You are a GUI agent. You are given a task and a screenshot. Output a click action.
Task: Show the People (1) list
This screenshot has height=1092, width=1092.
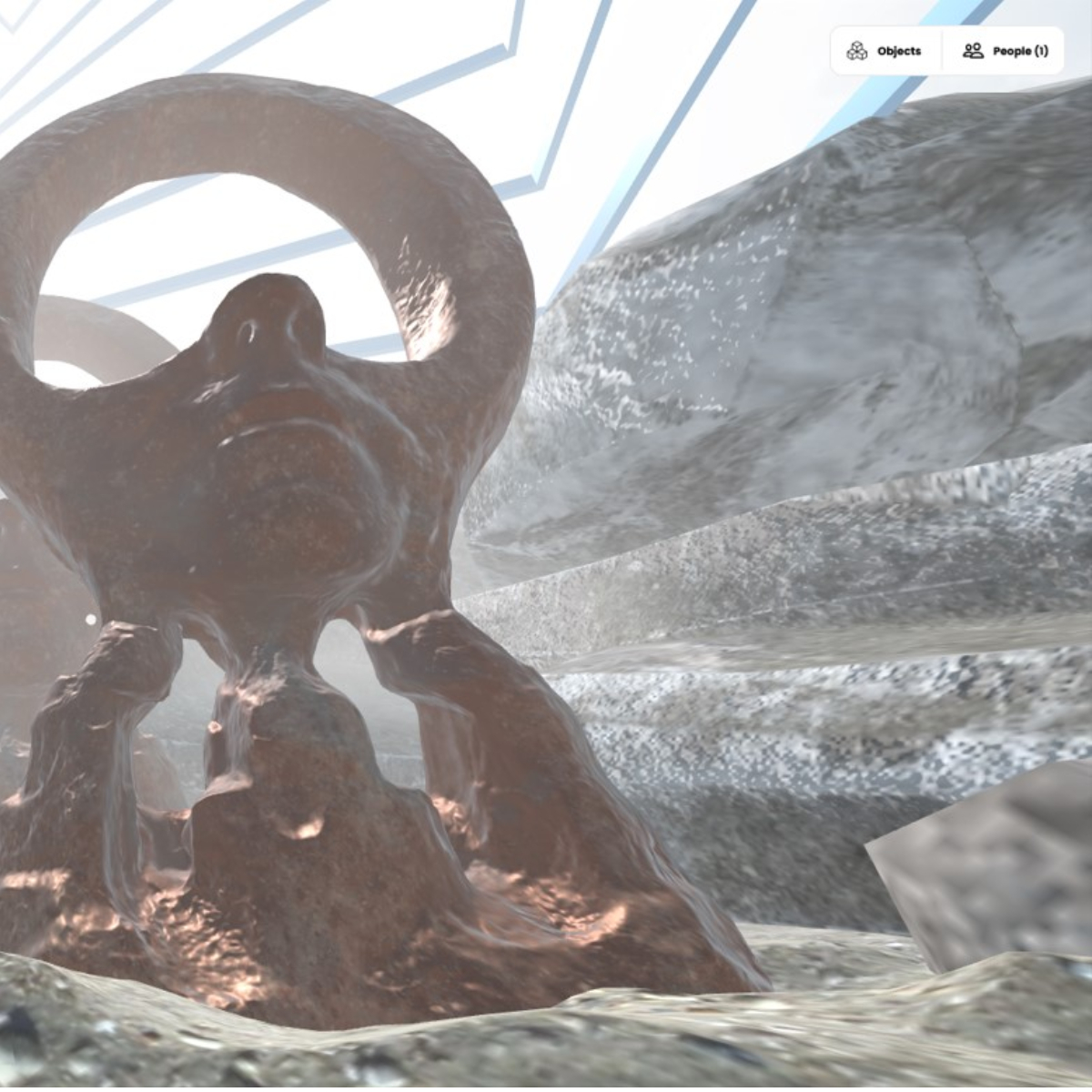(1005, 51)
